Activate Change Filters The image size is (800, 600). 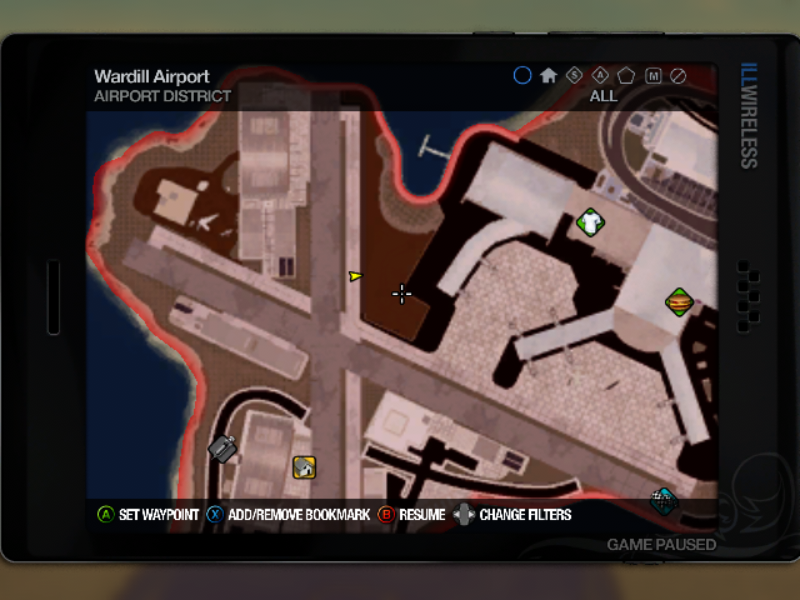(513, 515)
